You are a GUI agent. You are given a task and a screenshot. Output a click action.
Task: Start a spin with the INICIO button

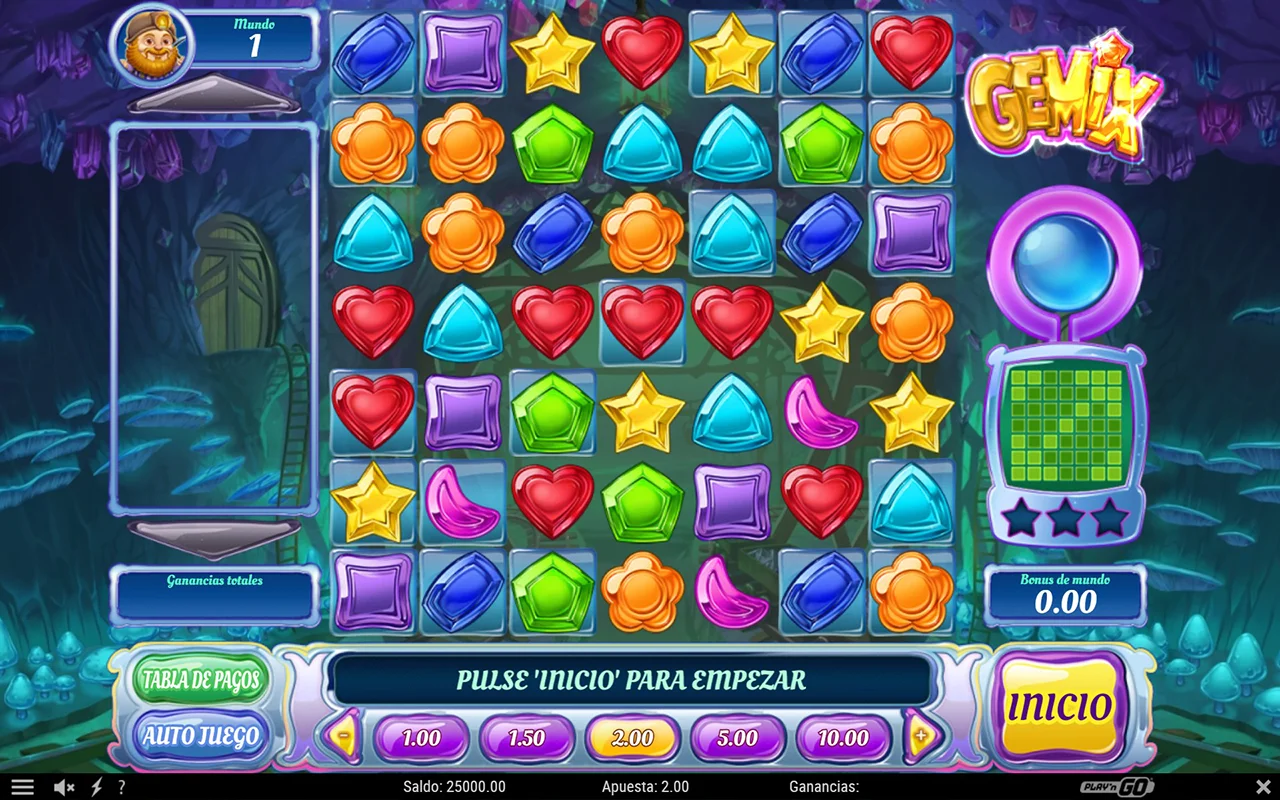(1059, 707)
